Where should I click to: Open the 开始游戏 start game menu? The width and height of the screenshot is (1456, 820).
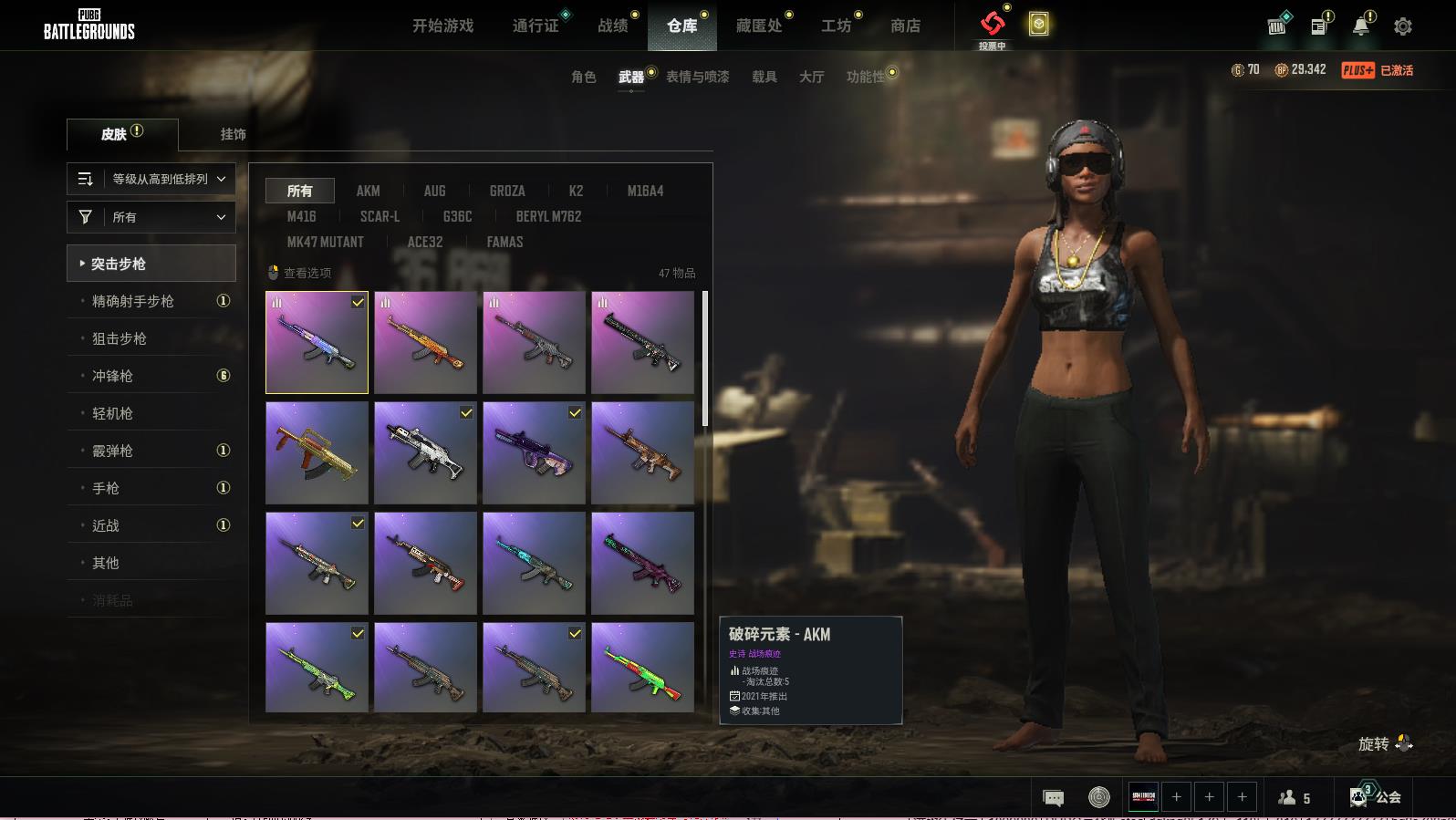pyautogui.click(x=442, y=26)
